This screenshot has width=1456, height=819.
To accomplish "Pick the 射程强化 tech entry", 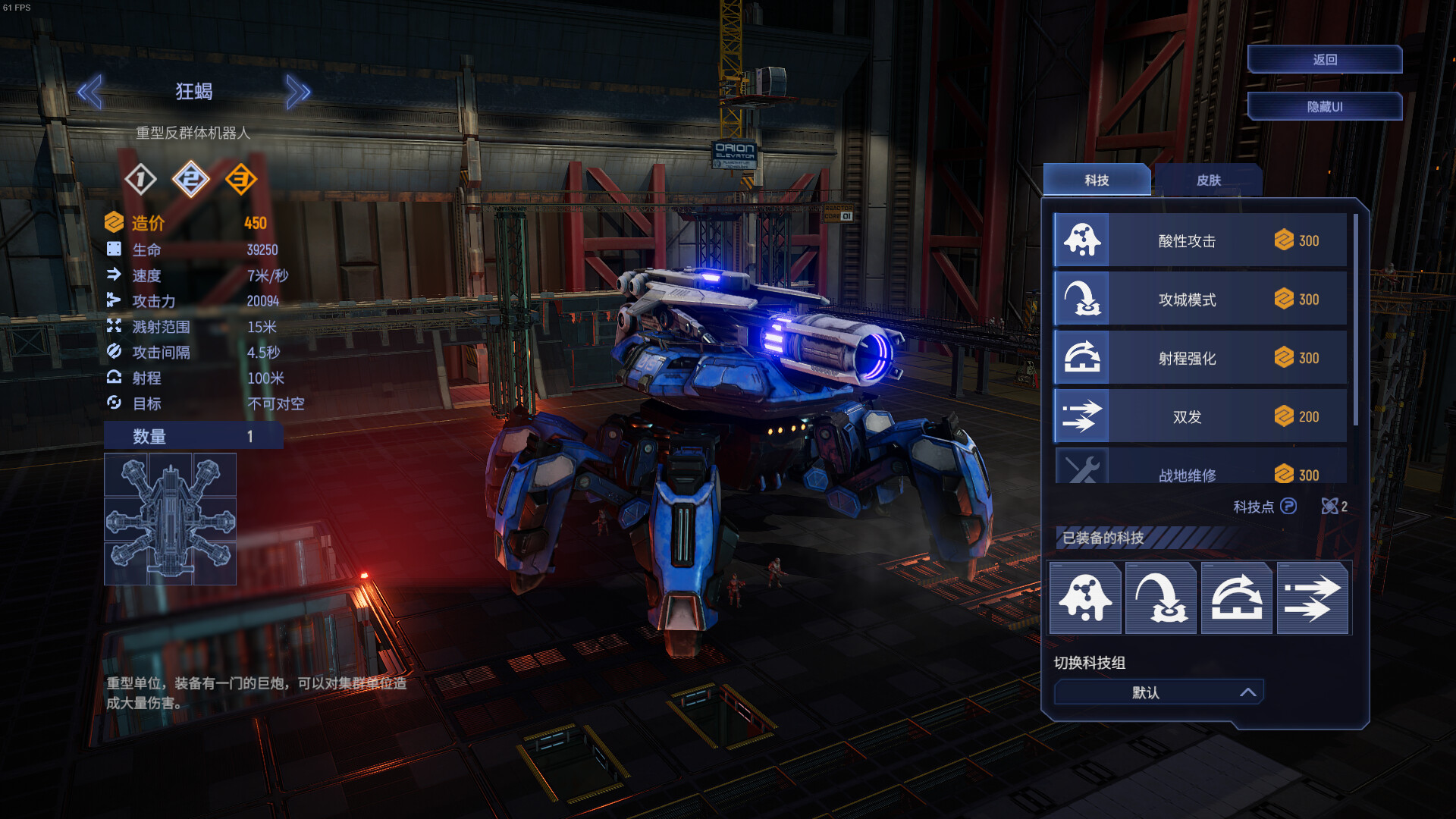I will (1200, 358).
